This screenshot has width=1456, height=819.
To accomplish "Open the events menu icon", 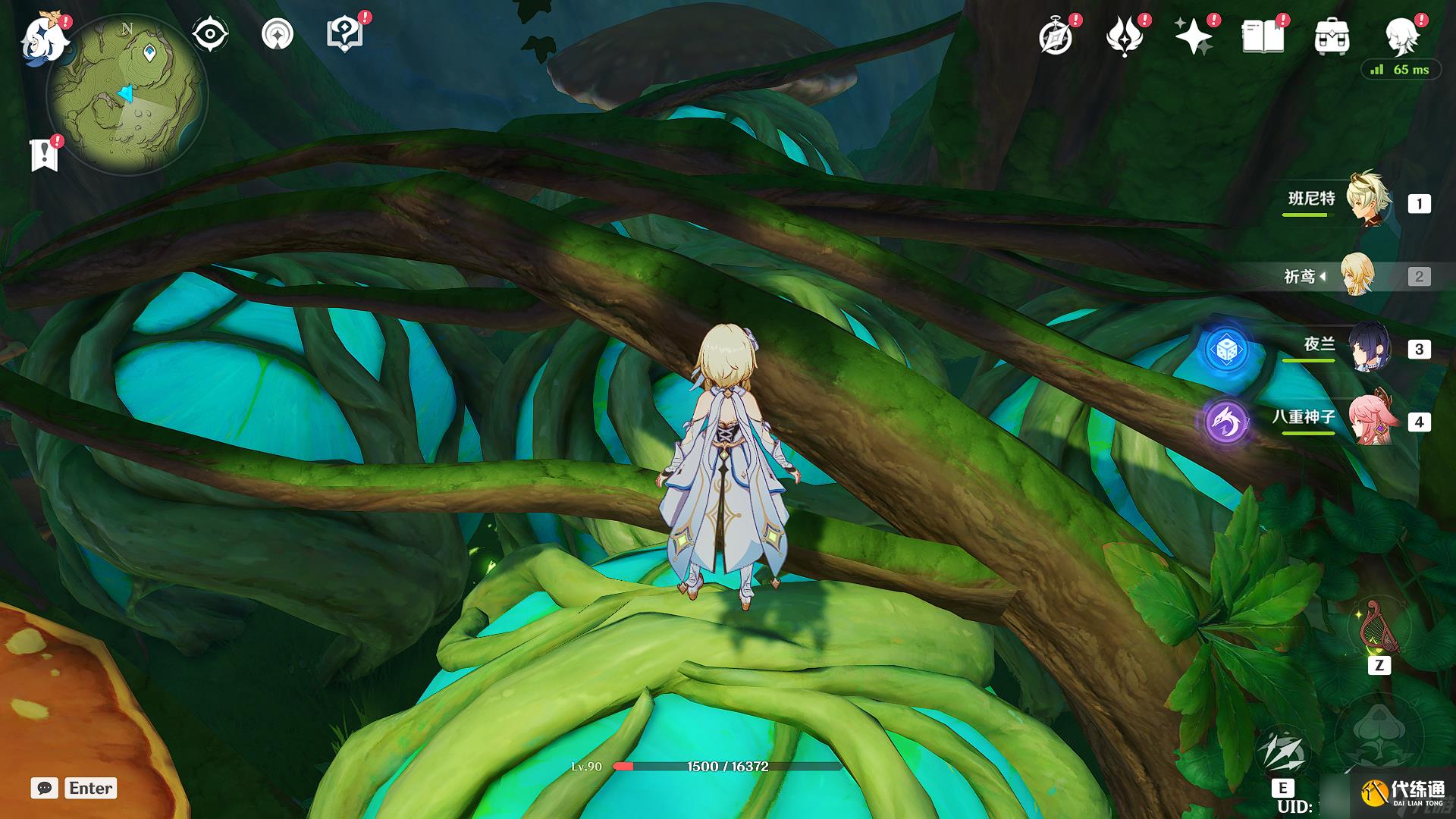I will (1124, 36).
